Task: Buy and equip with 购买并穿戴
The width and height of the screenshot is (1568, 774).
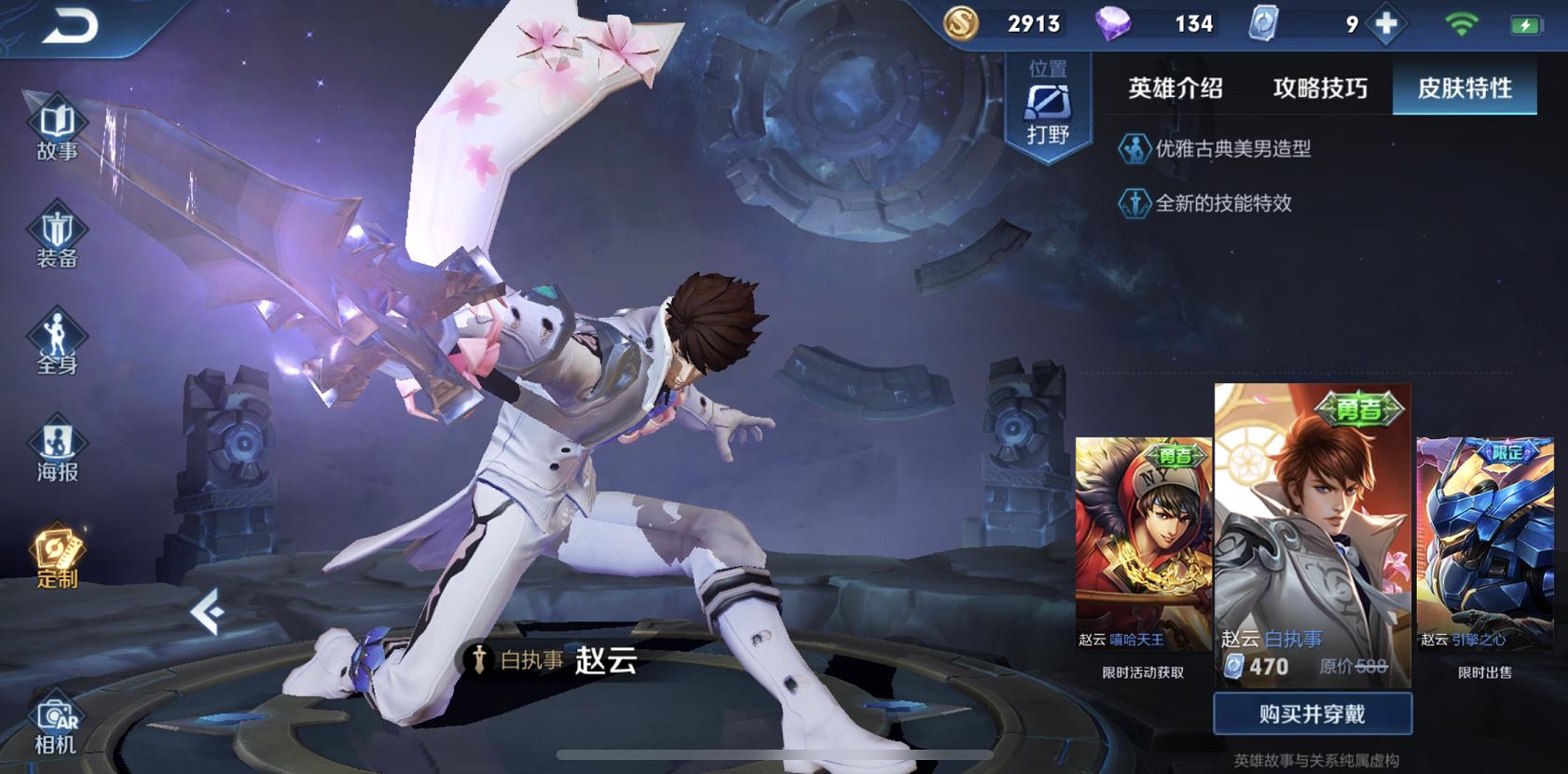Action: (x=1313, y=714)
